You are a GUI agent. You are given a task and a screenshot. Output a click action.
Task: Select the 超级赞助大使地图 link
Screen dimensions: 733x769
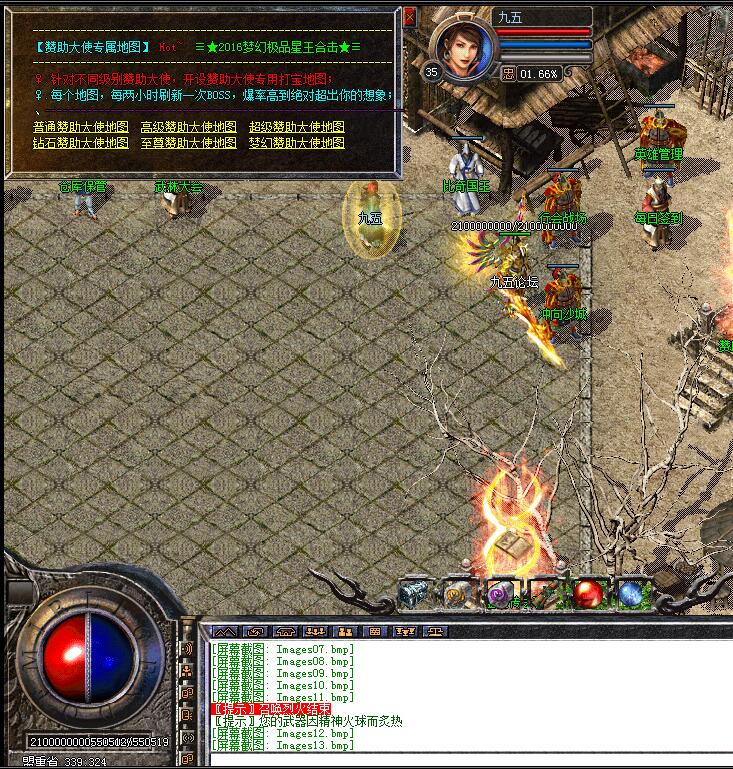pos(296,128)
